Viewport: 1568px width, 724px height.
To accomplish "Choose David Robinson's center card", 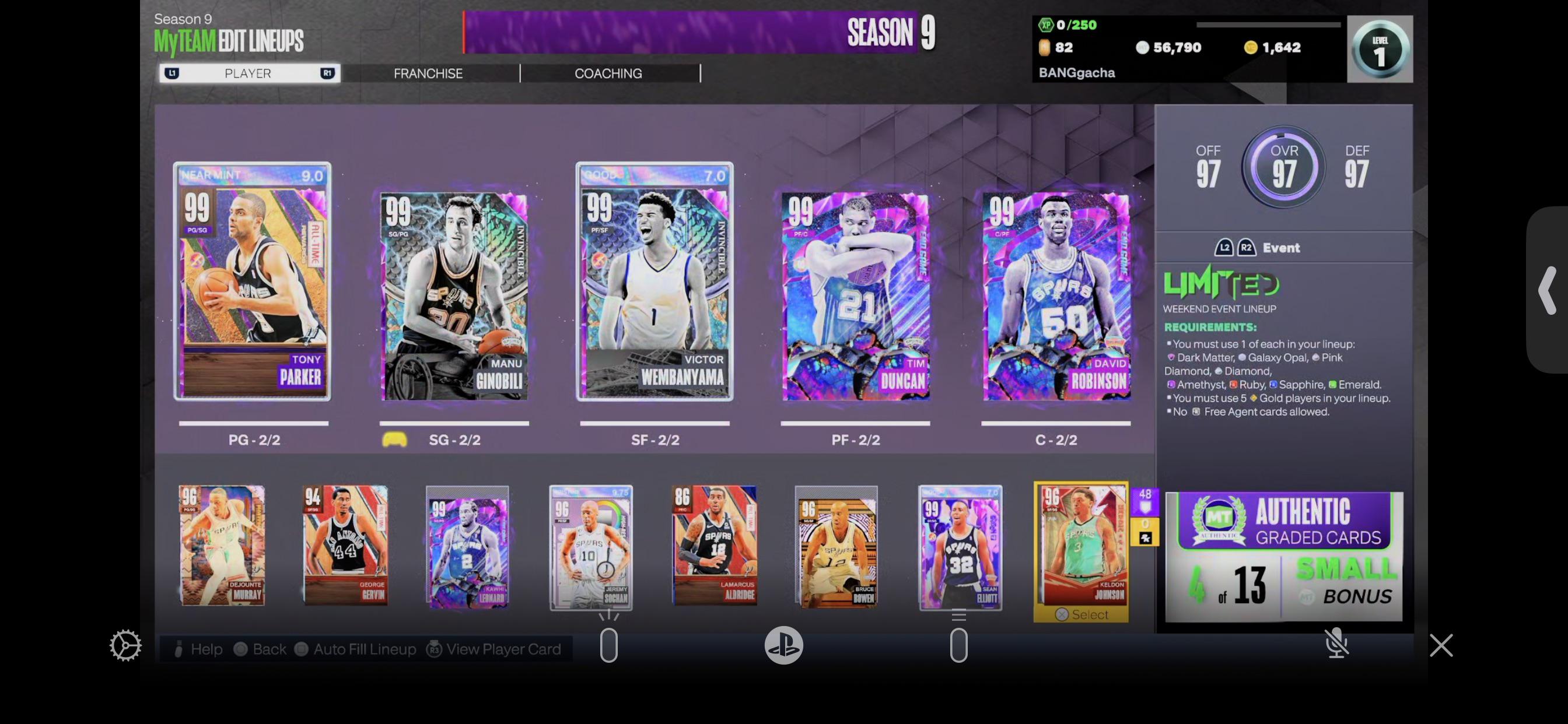I will 1056,296.
